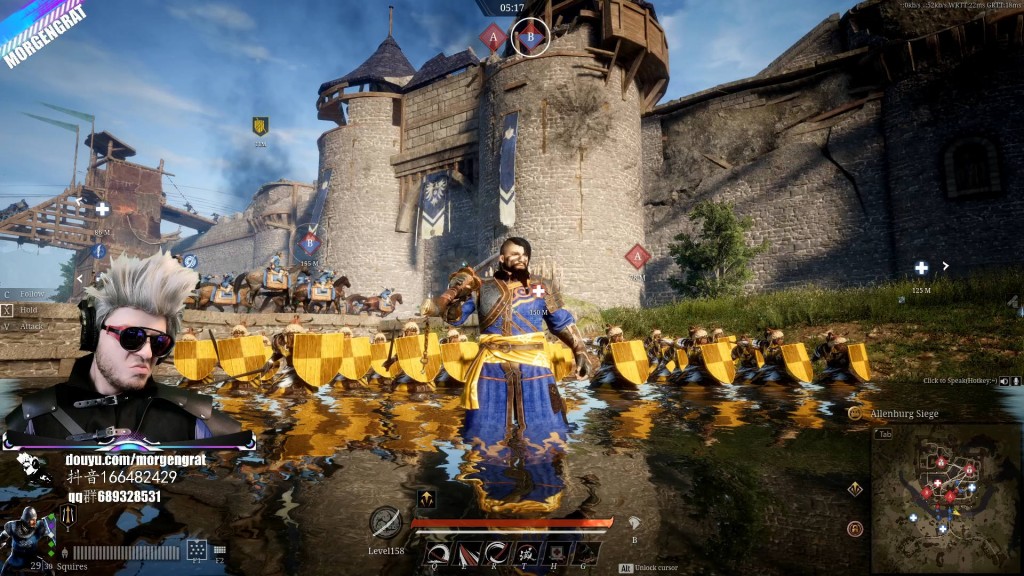Click the horse helmet icon labeled B

point(632,523)
